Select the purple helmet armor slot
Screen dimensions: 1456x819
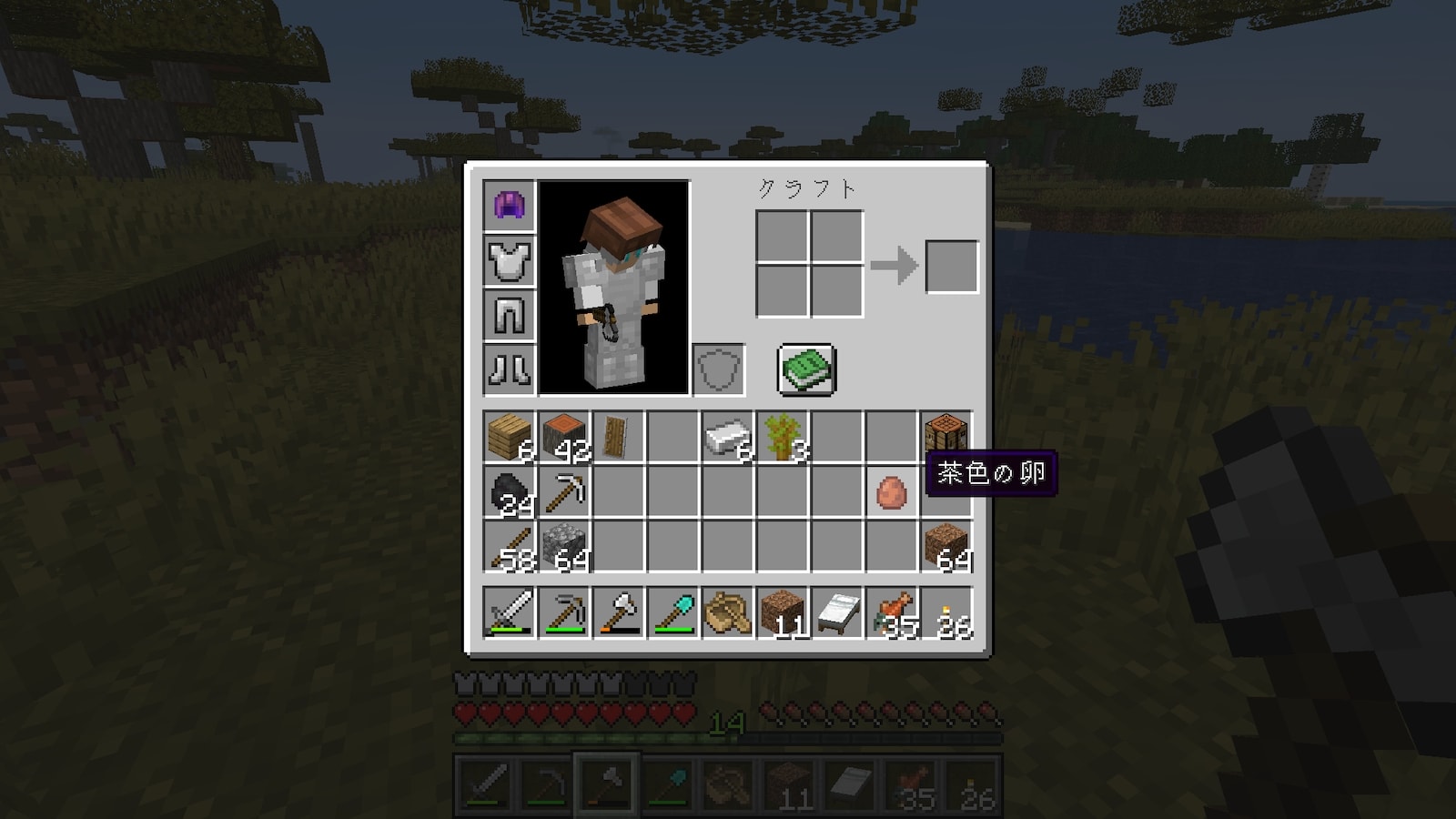[510, 206]
